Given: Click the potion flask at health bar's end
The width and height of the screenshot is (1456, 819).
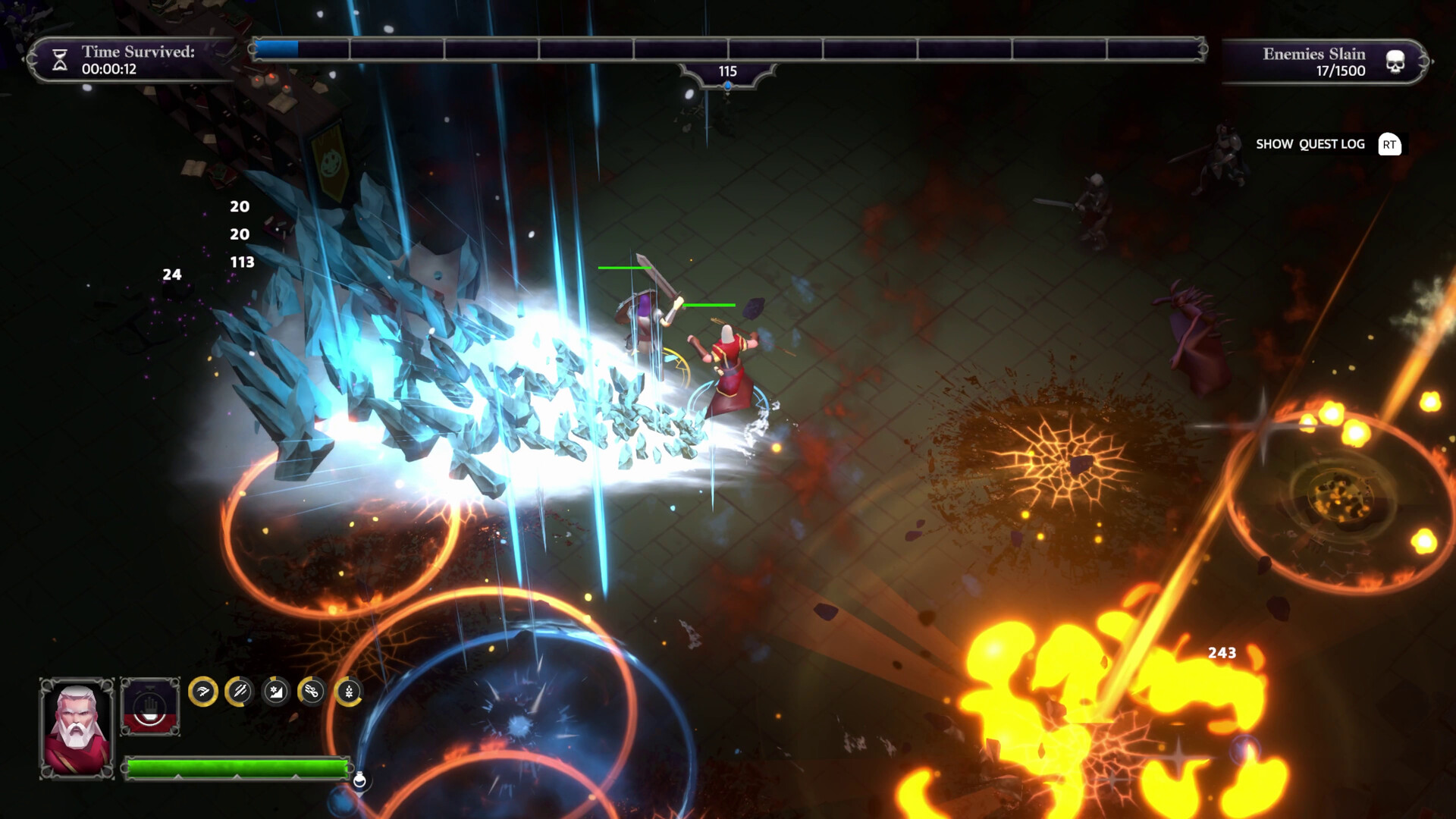Looking at the screenshot, I should pos(362,777).
